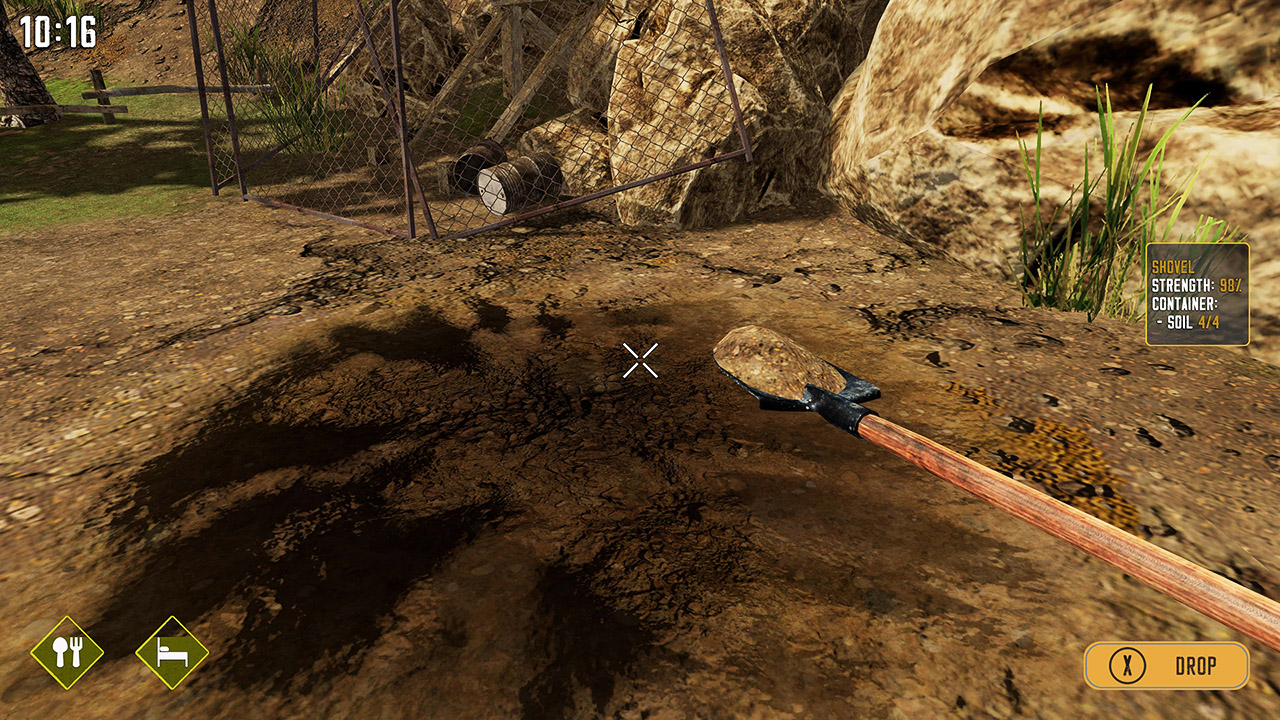
Task: Click the yellow diamond around the bed icon
Action: (x=155, y=634)
